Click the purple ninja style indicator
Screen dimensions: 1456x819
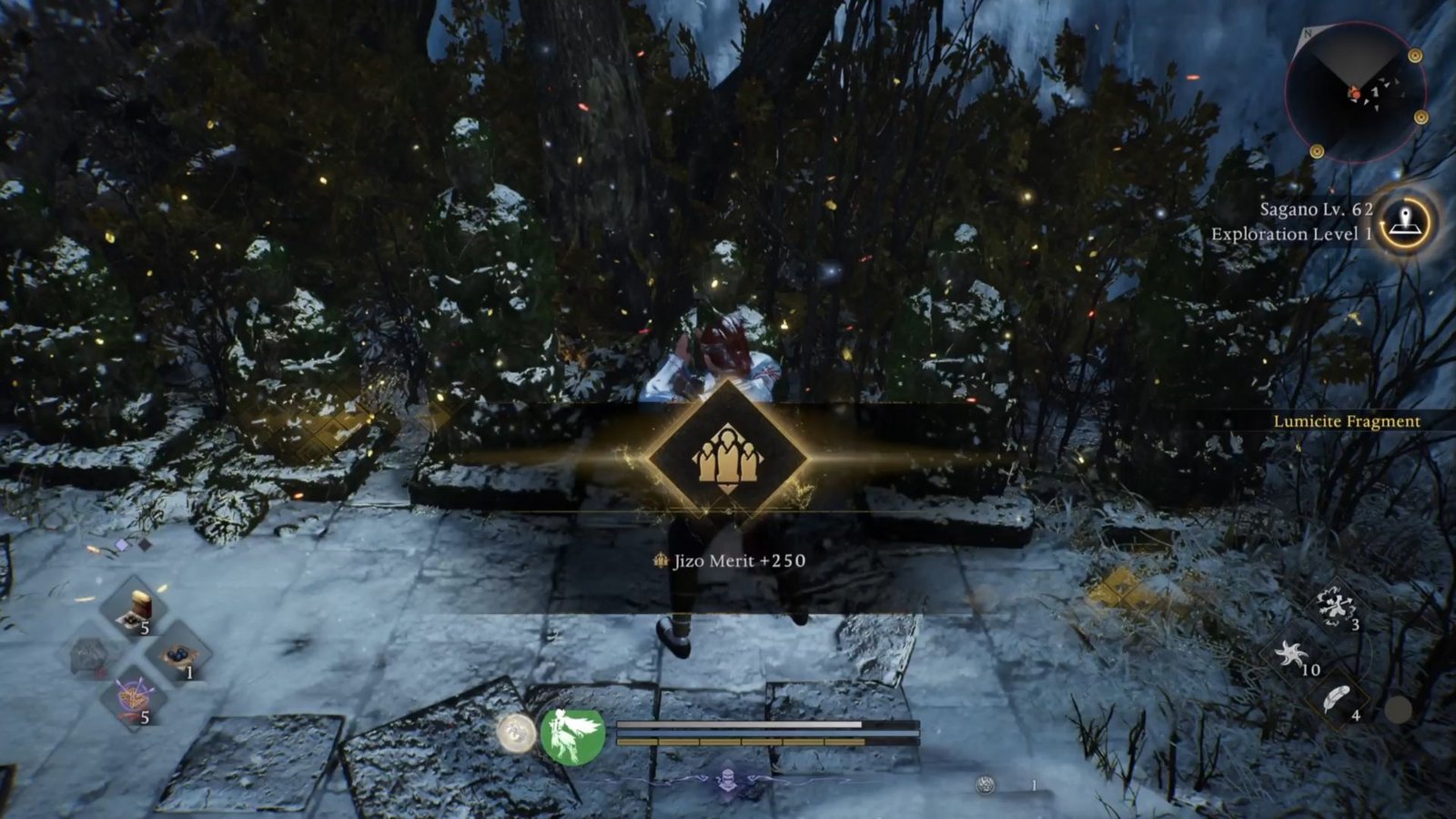tap(727, 779)
